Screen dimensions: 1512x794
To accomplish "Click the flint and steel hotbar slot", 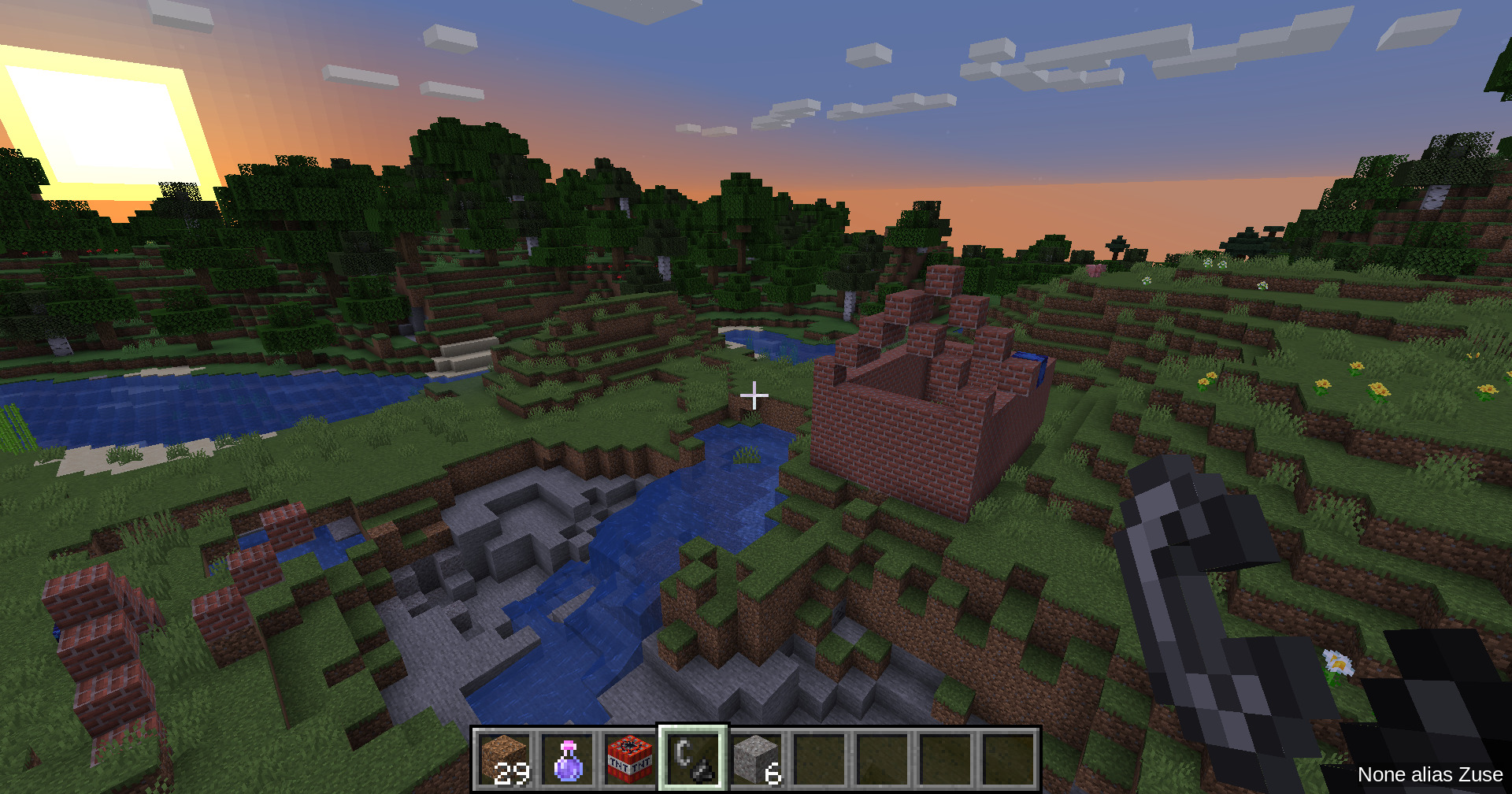I will [693, 759].
